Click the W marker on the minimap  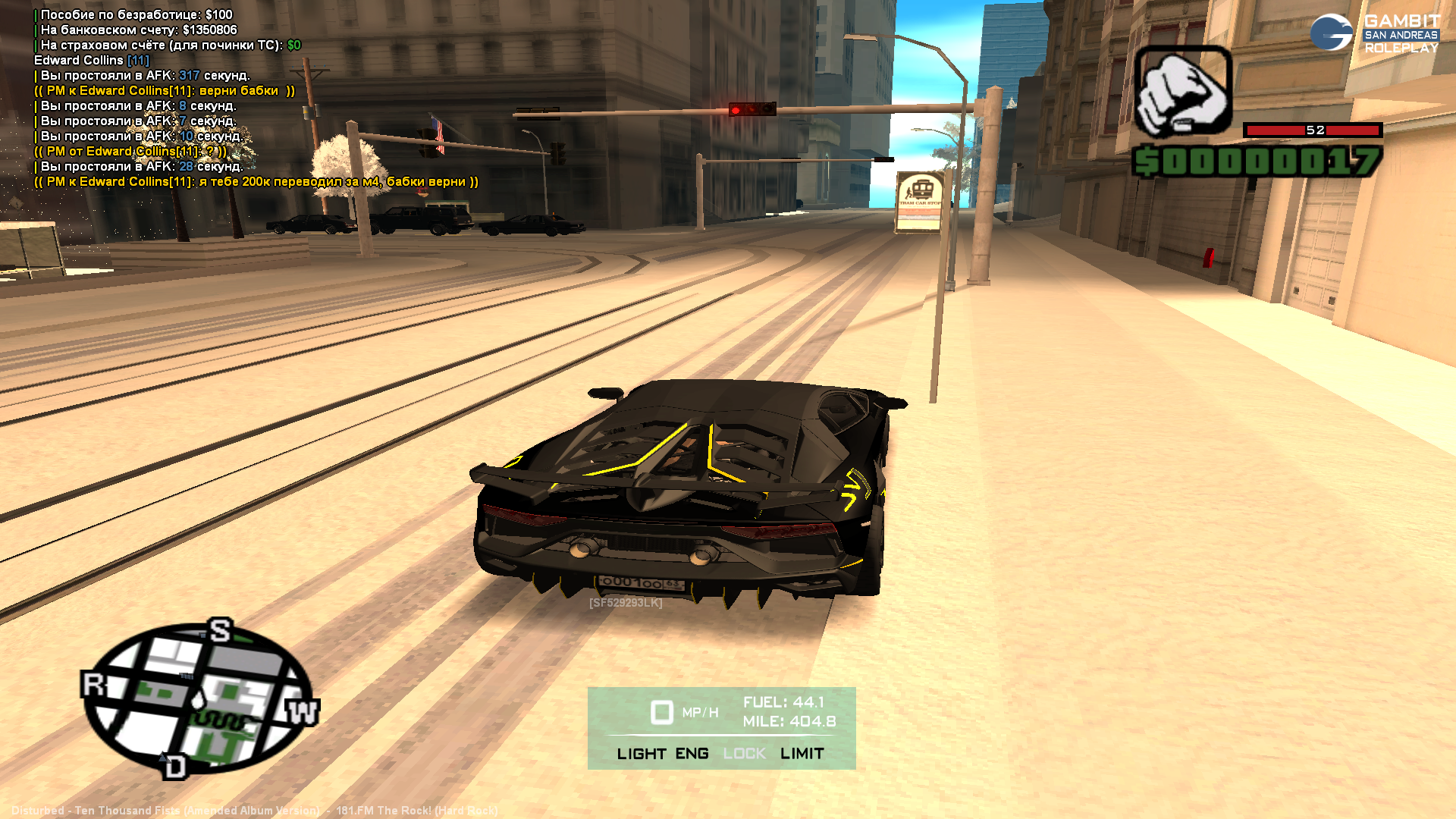[x=303, y=712]
